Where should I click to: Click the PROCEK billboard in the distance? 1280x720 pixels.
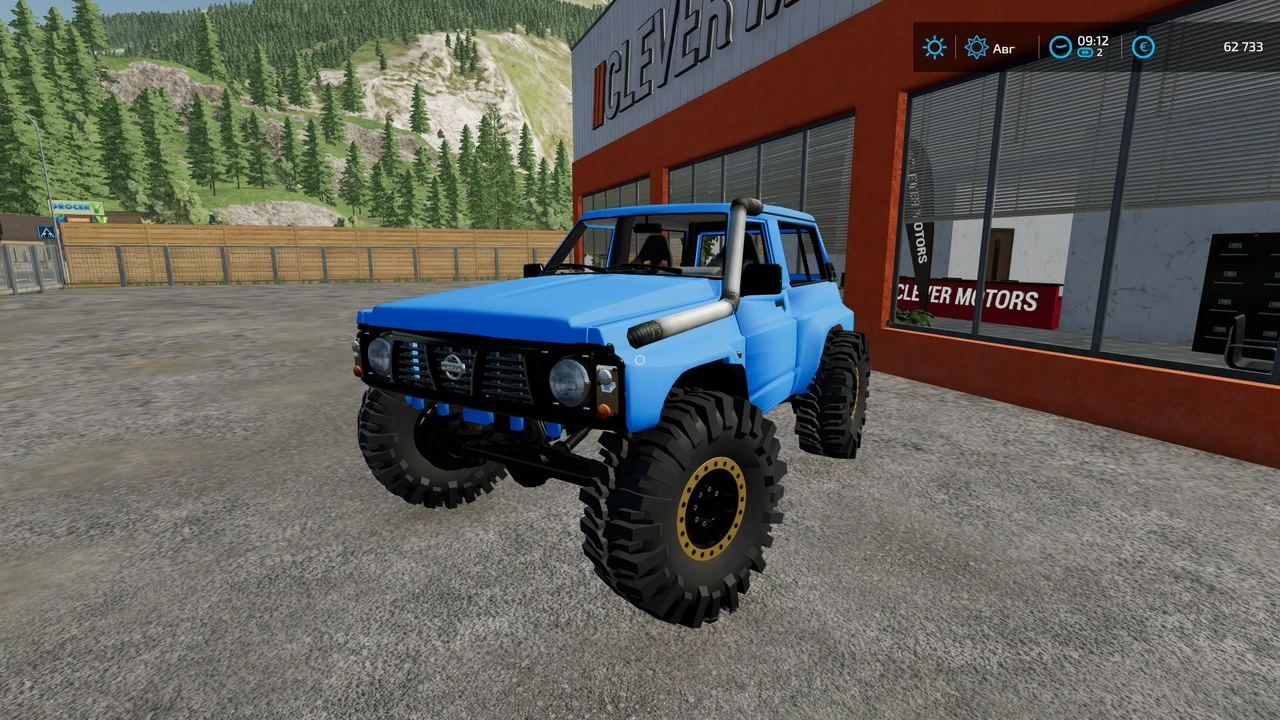point(78,206)
